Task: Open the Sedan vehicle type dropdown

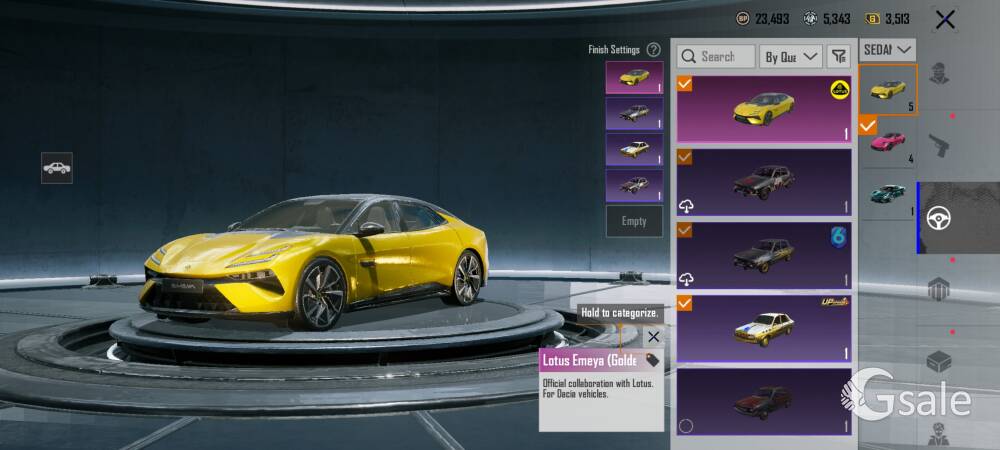Action: coord(888,49)
